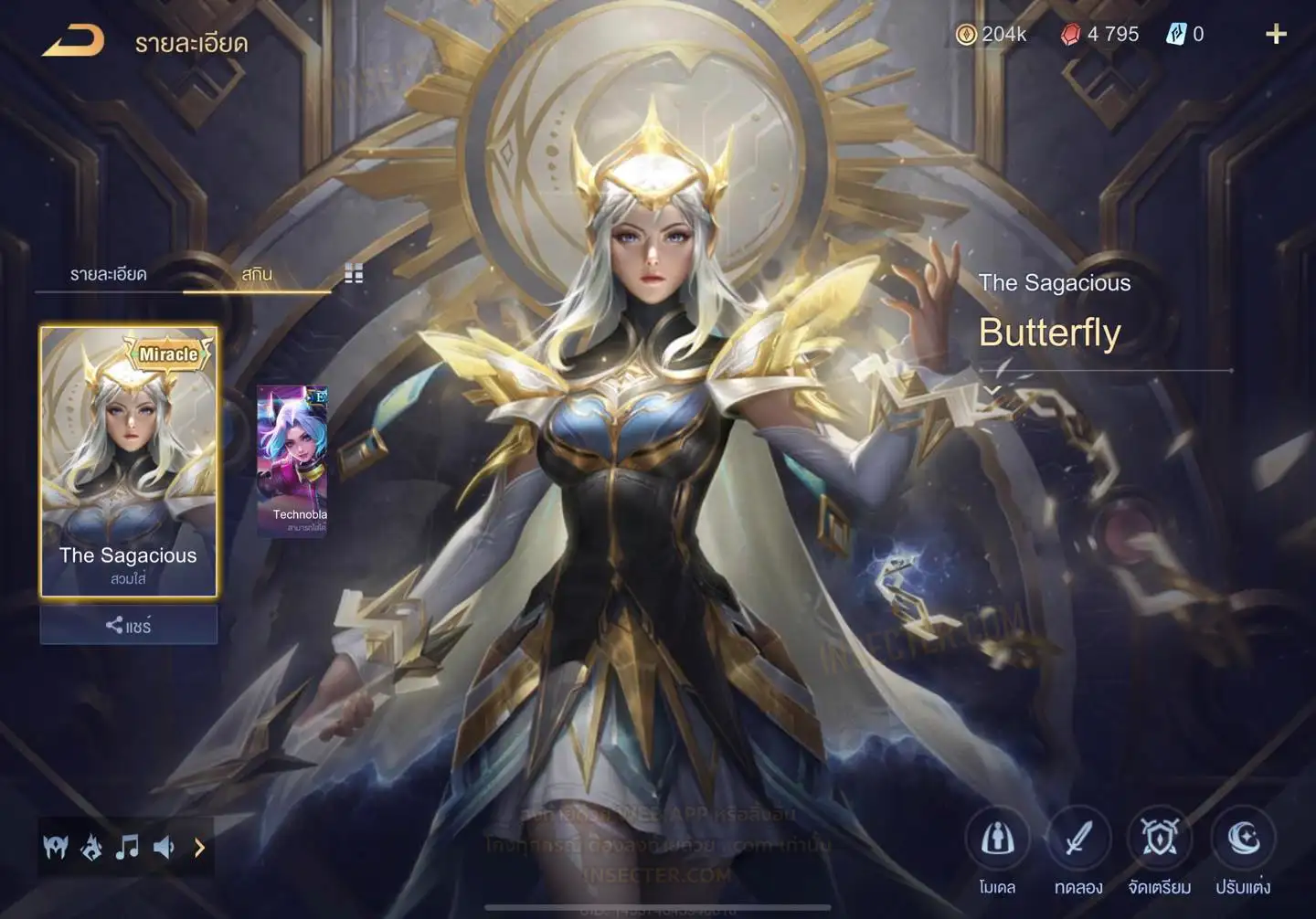This screenshot has height=919, width=1316.
Task: Click the speaker voice icon
Action: coord(164,848)
